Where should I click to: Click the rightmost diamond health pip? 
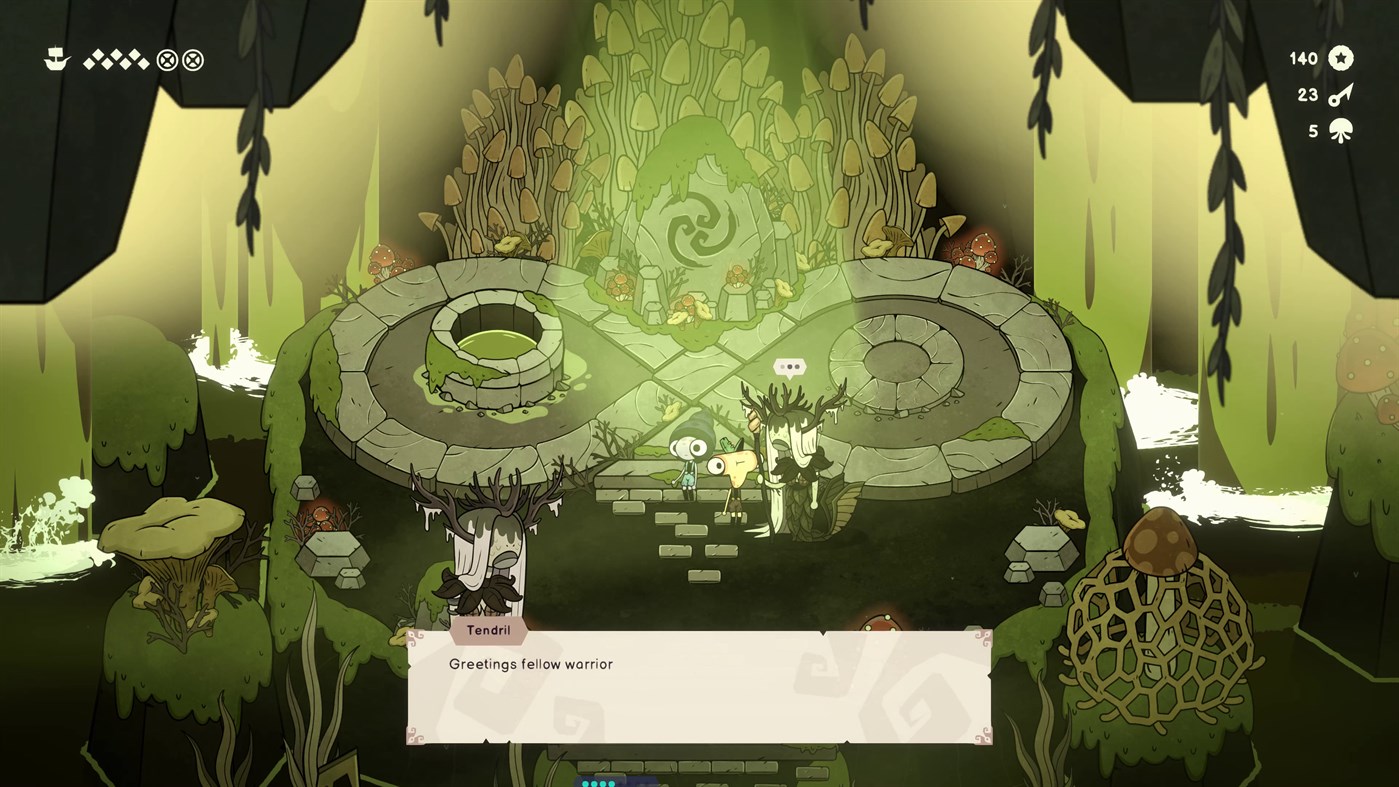point(145,62)
